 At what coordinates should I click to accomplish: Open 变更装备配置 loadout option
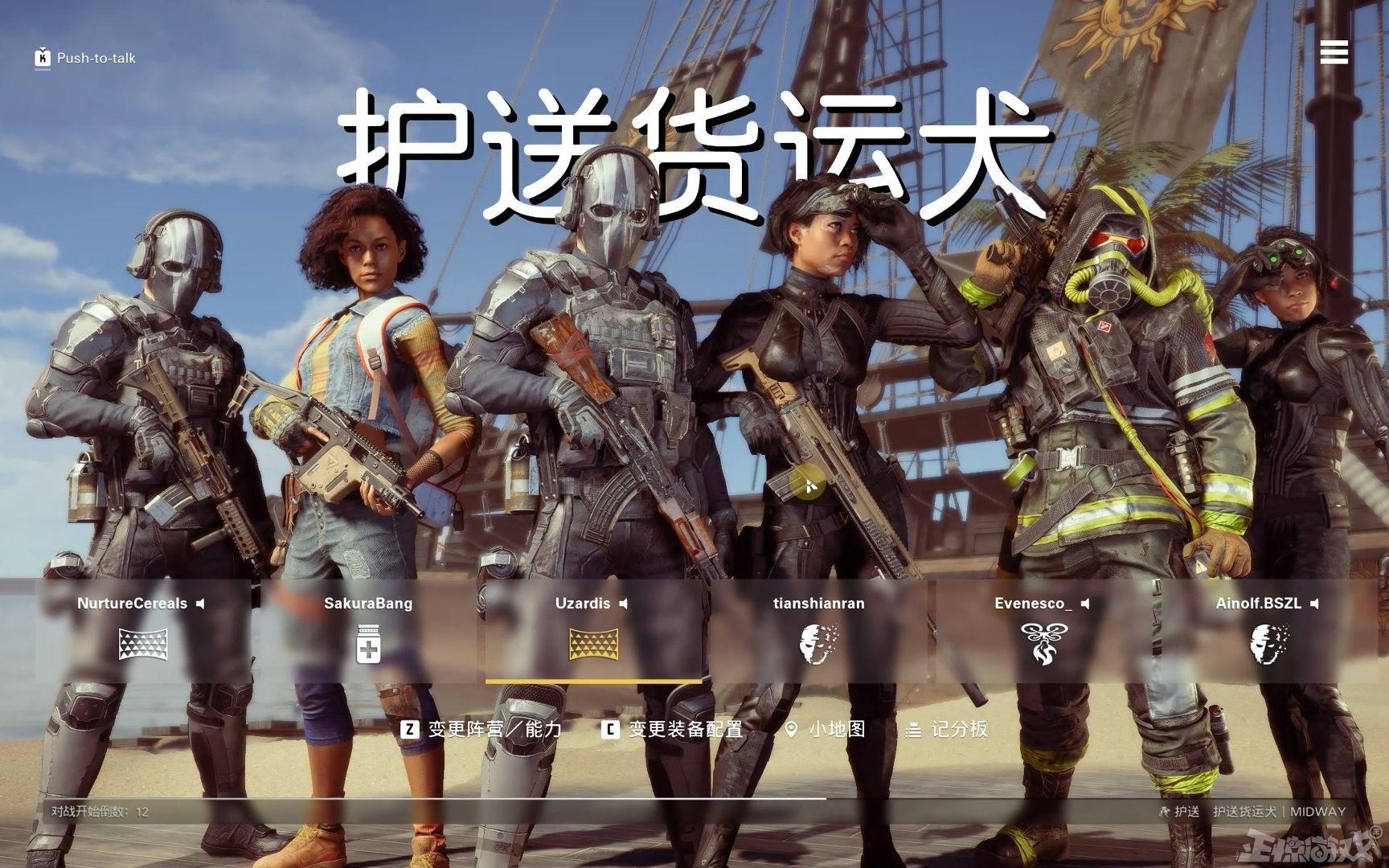point(673,729)
